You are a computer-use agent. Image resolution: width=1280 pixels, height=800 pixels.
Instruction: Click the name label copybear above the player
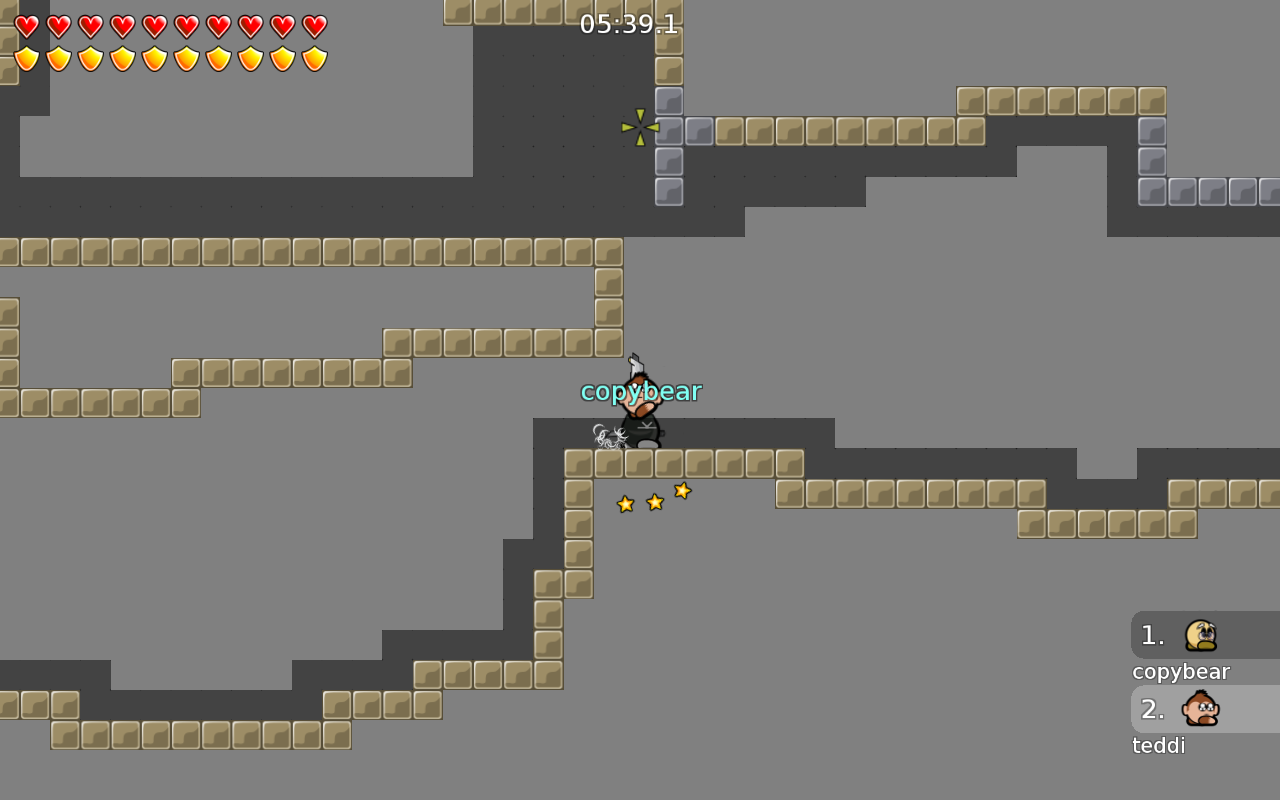tap(642, 391)
